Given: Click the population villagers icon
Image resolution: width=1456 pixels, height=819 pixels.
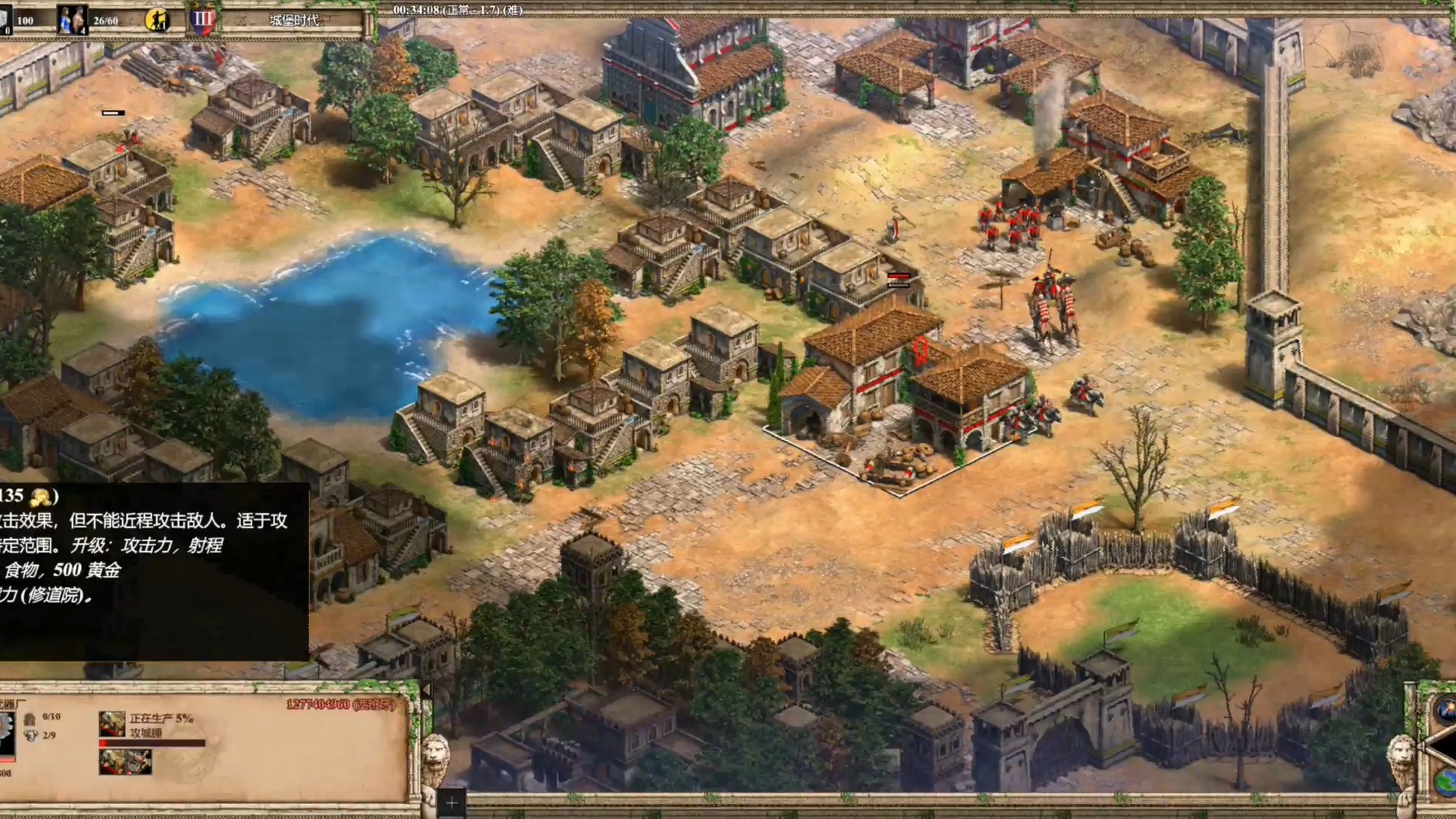Looking at the screenshot, I should [73, 20].
